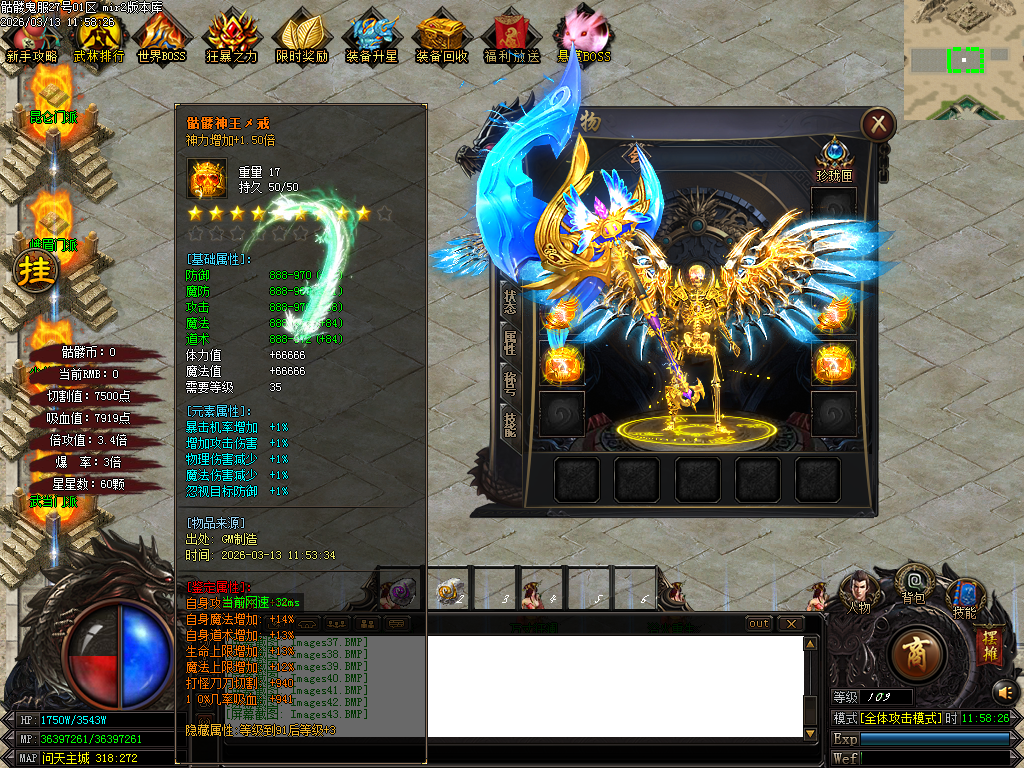1024x768 pixels.
Task: Open the 装备回收 equipment recycling chest
Action: pos(442,40)
